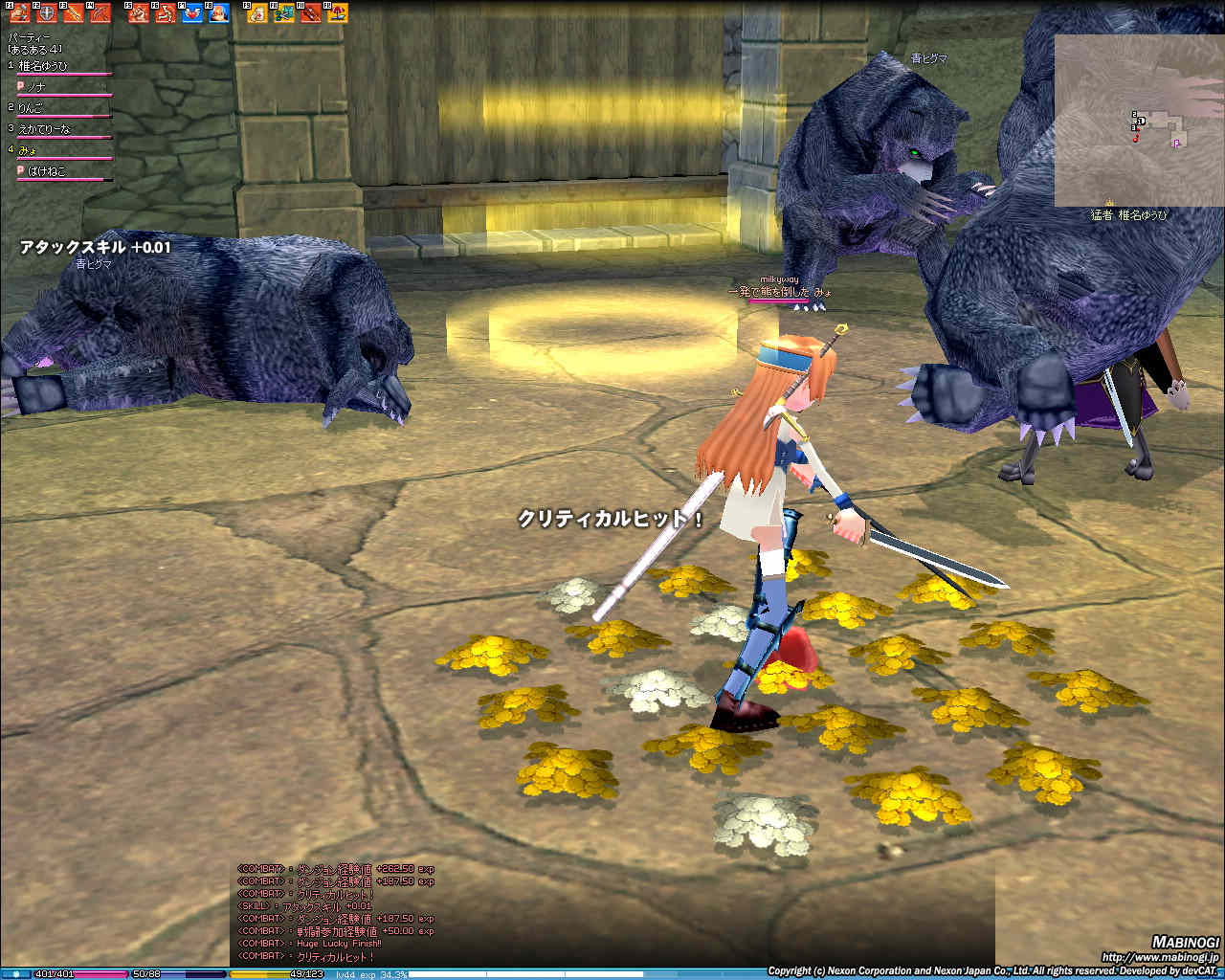Select the F3 sword skill icon
Viewport: 1225px width, 980px height.
[x=73, y=13]
